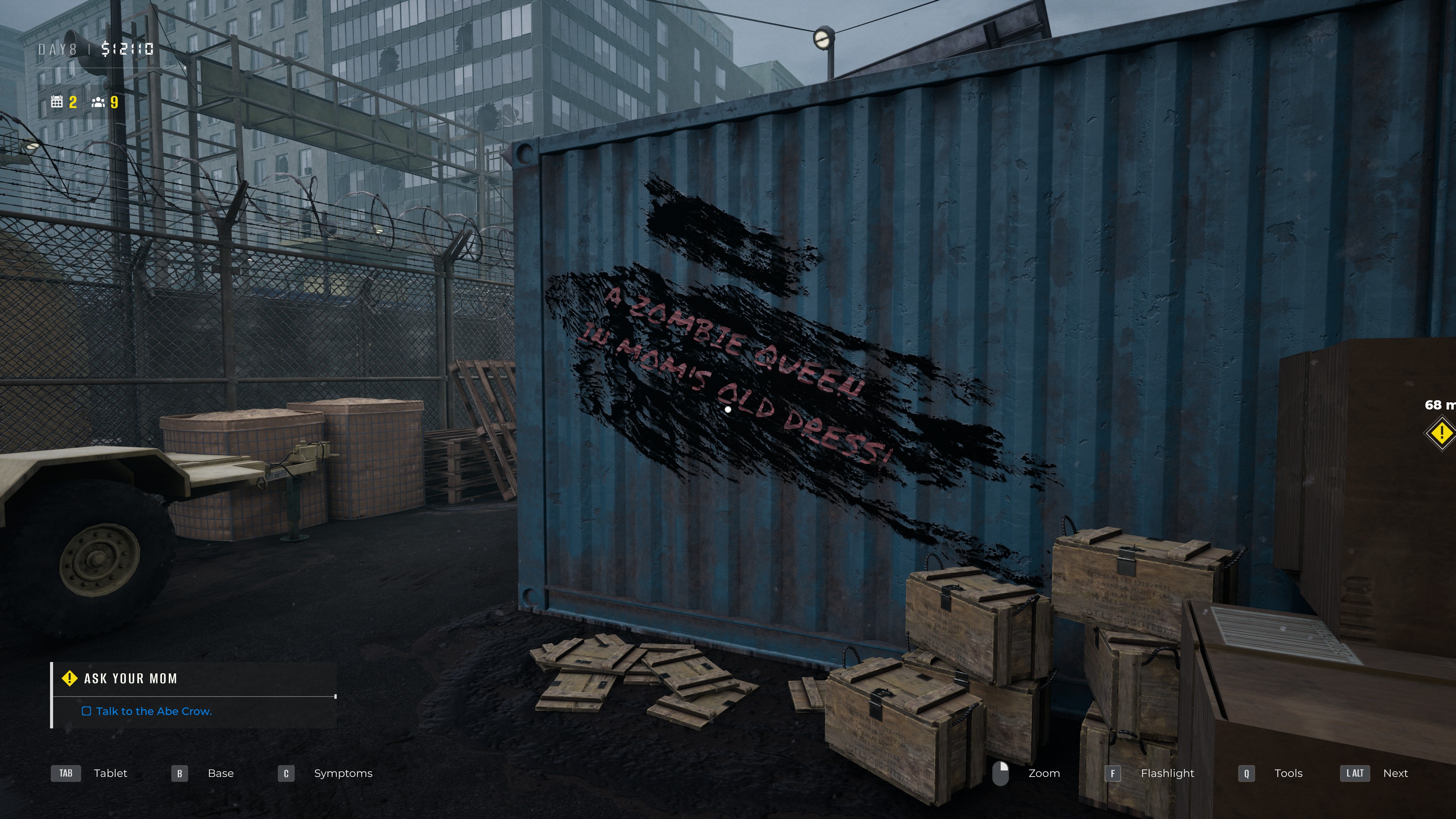This screenshot has height=819, width=1456.
Task: Click the LALT key icon for Next
Action: tap(1355, 773)
